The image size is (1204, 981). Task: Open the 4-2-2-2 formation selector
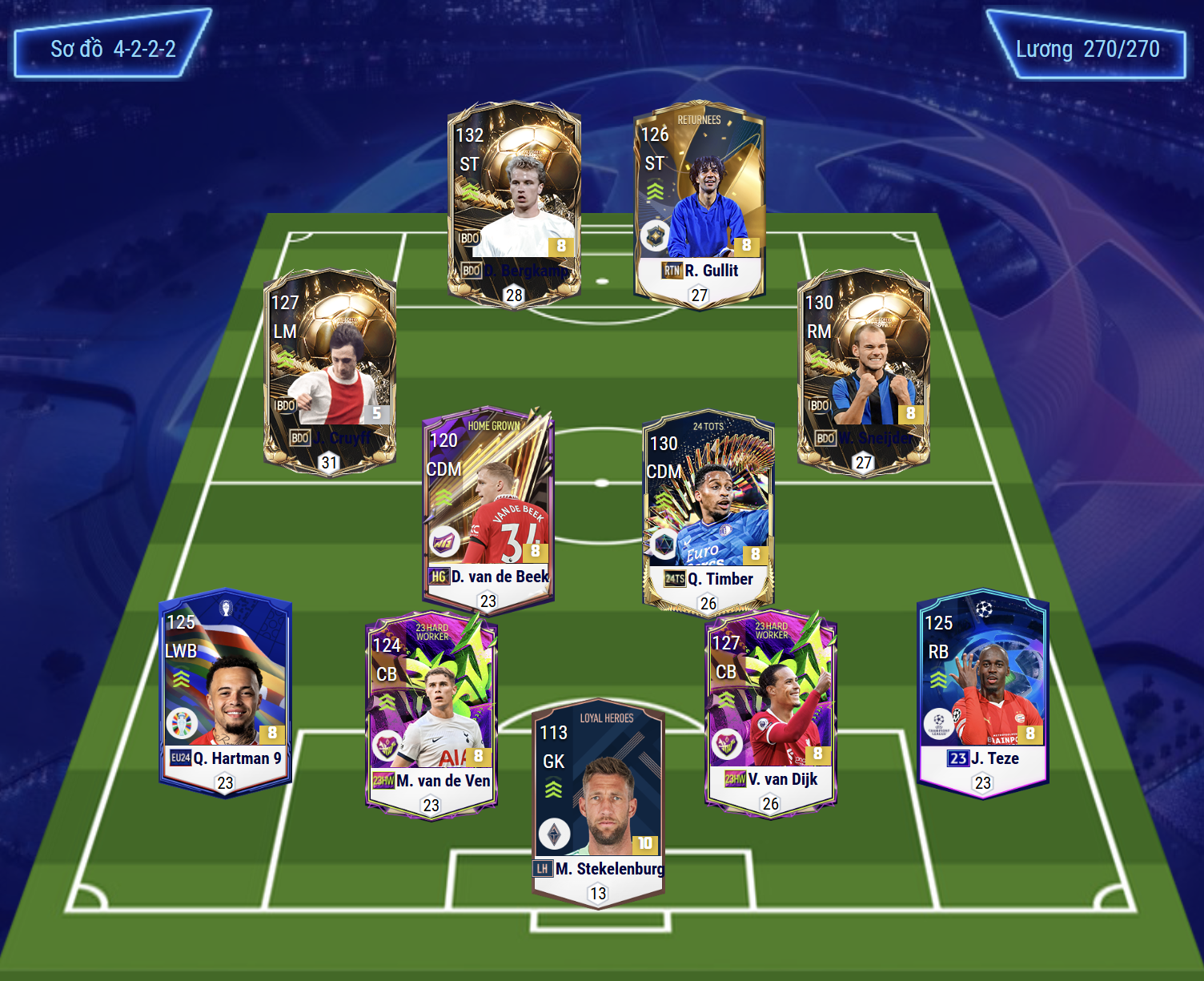click(113, 48)
